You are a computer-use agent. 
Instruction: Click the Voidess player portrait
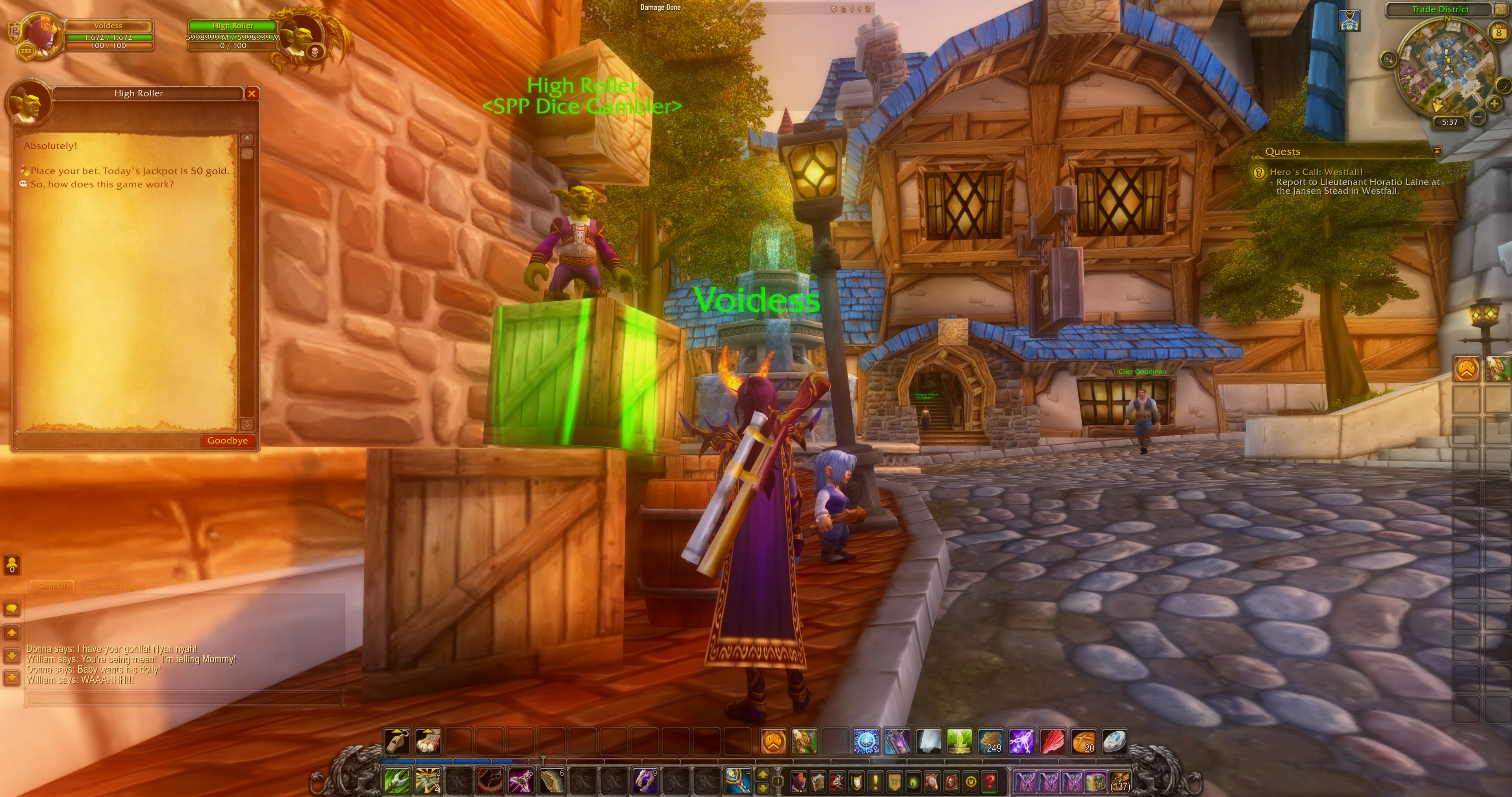[x=42, y=35]
